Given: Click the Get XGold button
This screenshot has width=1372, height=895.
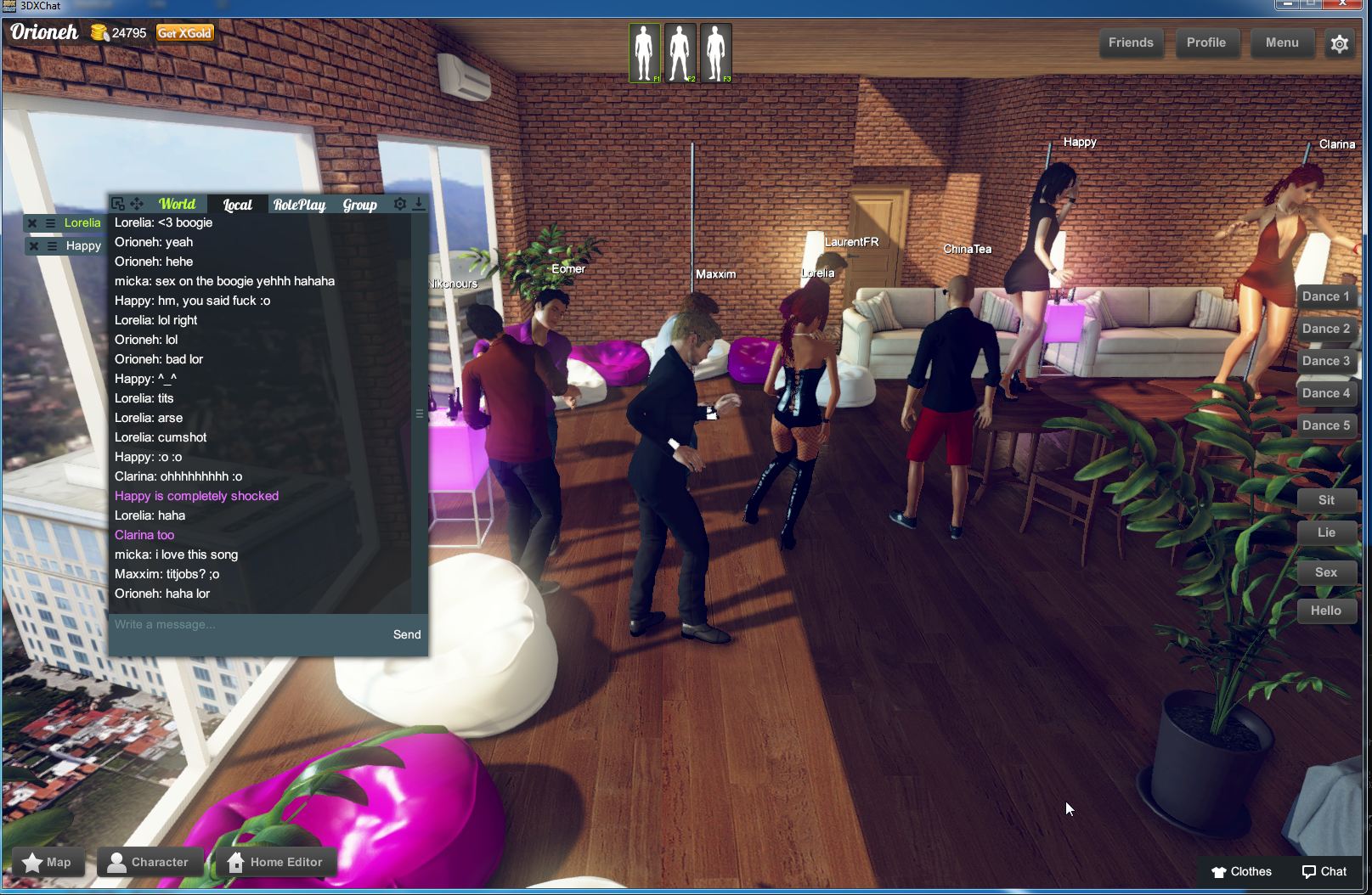Looking at the screenshot, I should (183, 33).
